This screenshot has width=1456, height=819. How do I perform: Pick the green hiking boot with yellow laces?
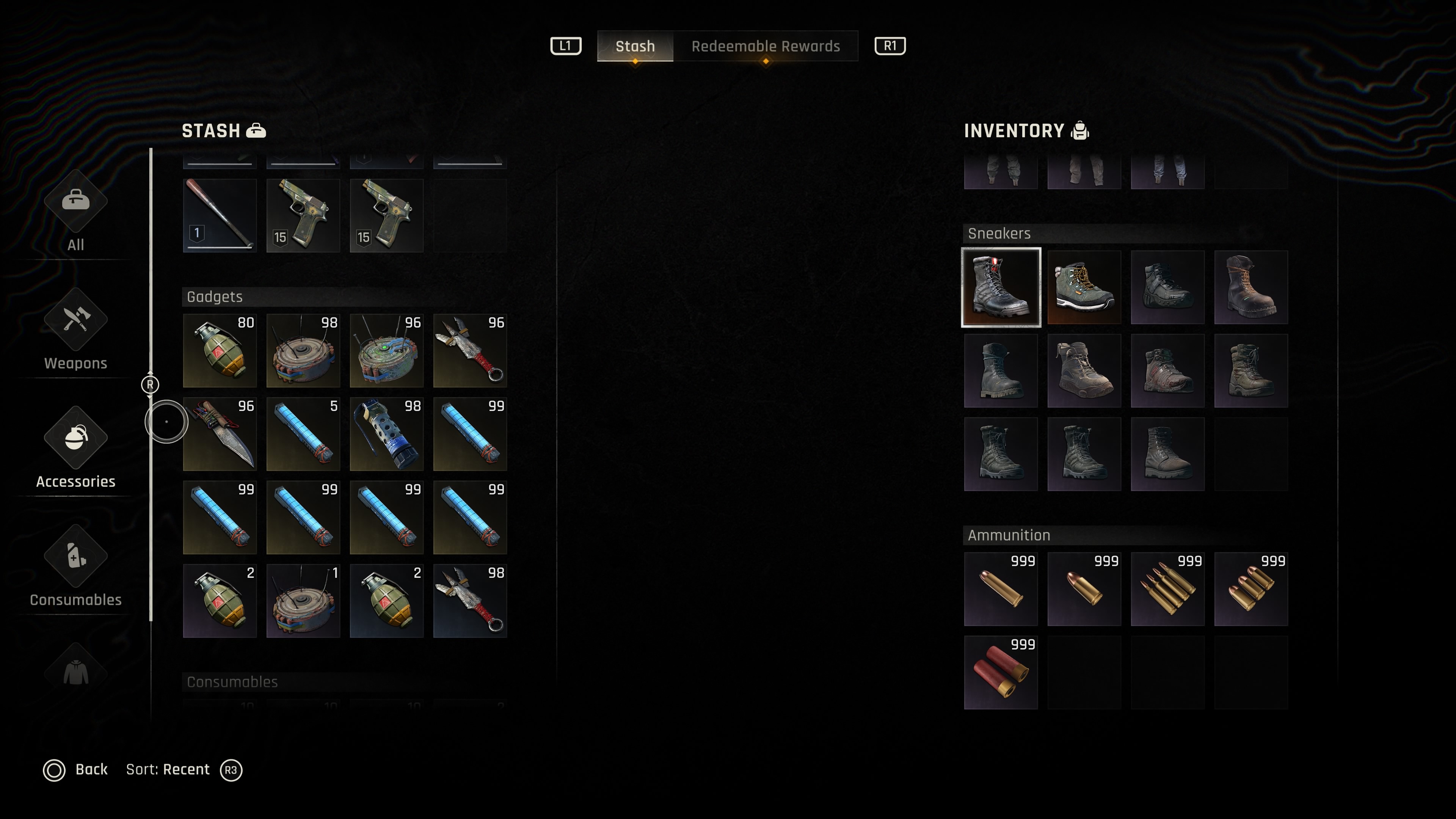coord(1084,288)
